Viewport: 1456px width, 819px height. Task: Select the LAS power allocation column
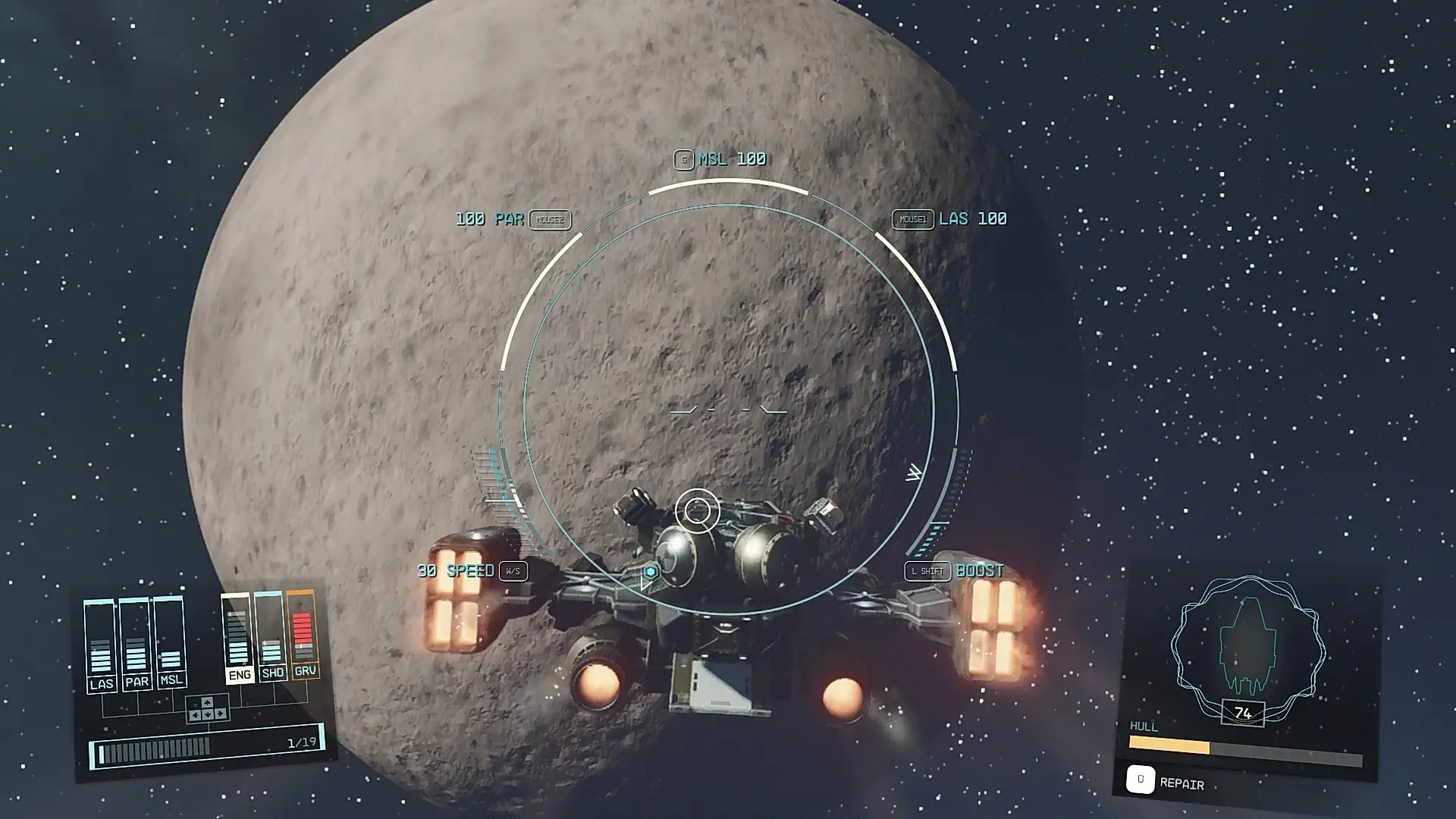click(101, 645)
